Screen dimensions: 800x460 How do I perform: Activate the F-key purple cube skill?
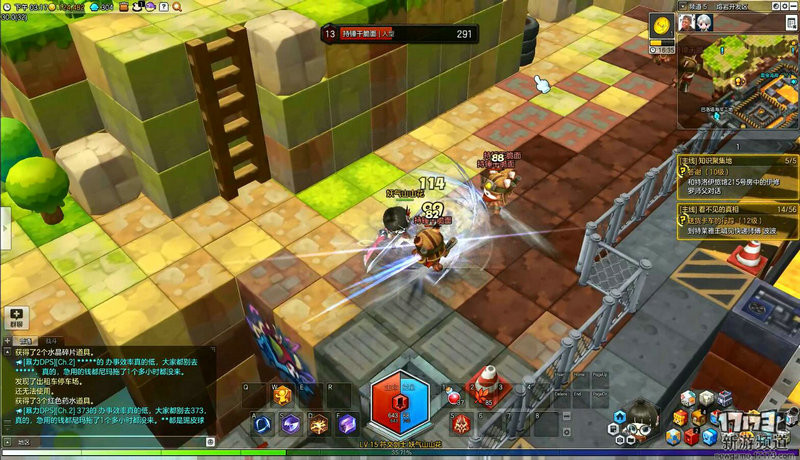coord(347,423)
